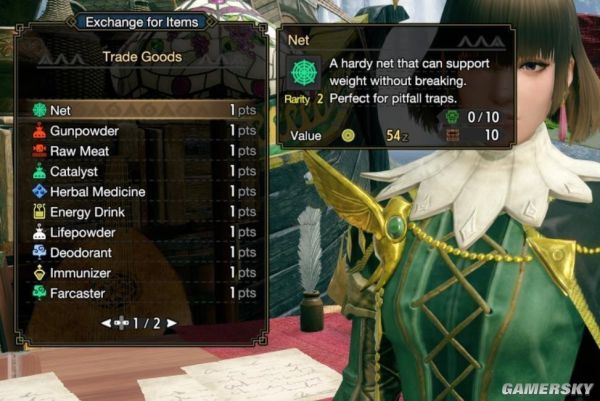Select the Net trade item

[140, 110]
